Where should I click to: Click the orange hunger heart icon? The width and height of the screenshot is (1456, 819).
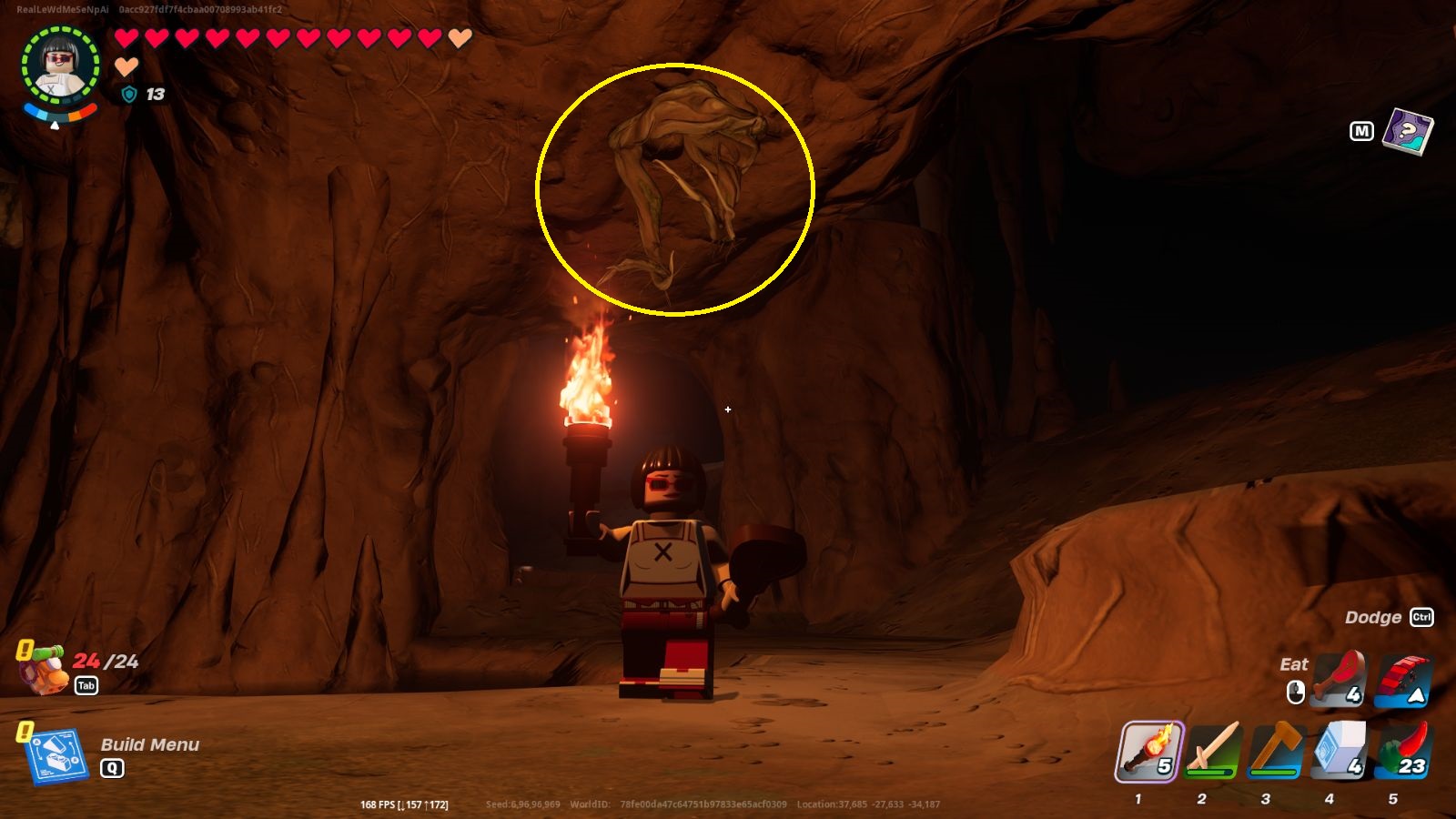tap(125, 65)
